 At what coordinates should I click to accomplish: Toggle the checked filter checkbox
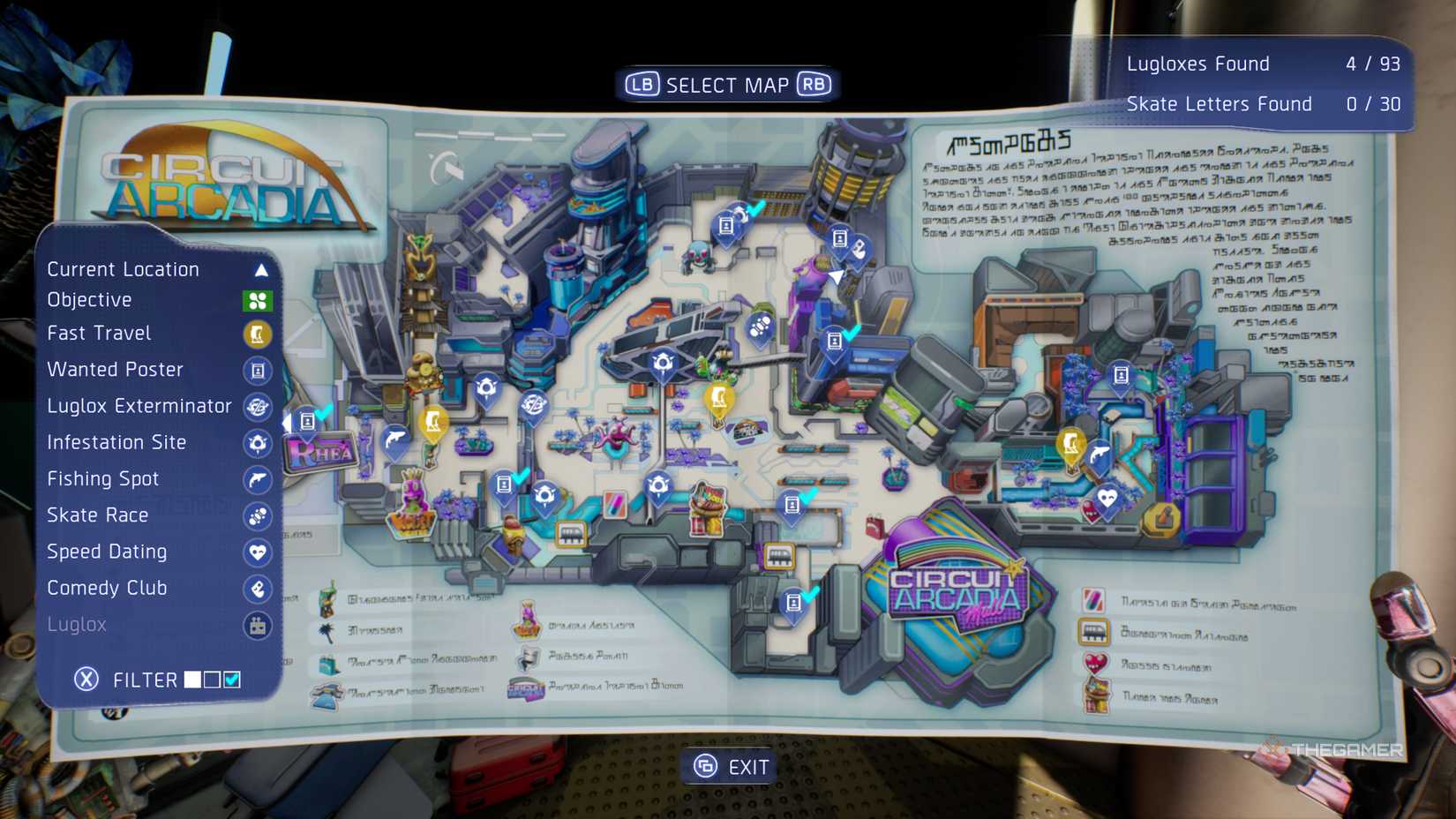(x=233, y=679)
